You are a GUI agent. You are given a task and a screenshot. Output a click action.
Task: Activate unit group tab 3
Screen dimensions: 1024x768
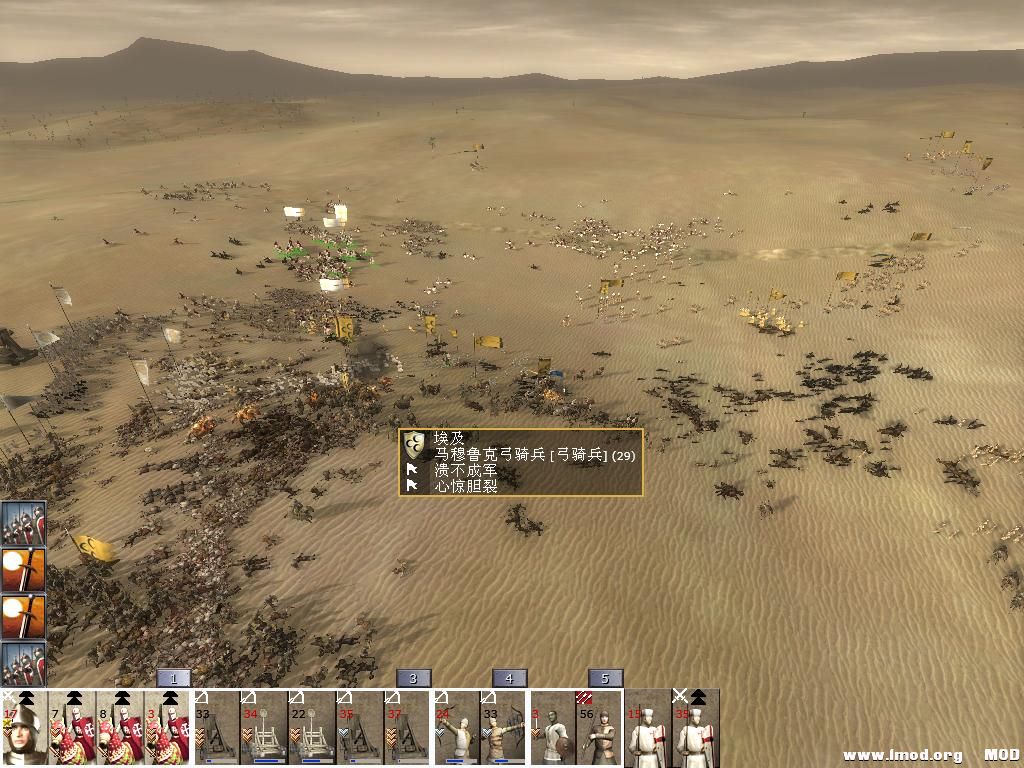click(413, 678)
